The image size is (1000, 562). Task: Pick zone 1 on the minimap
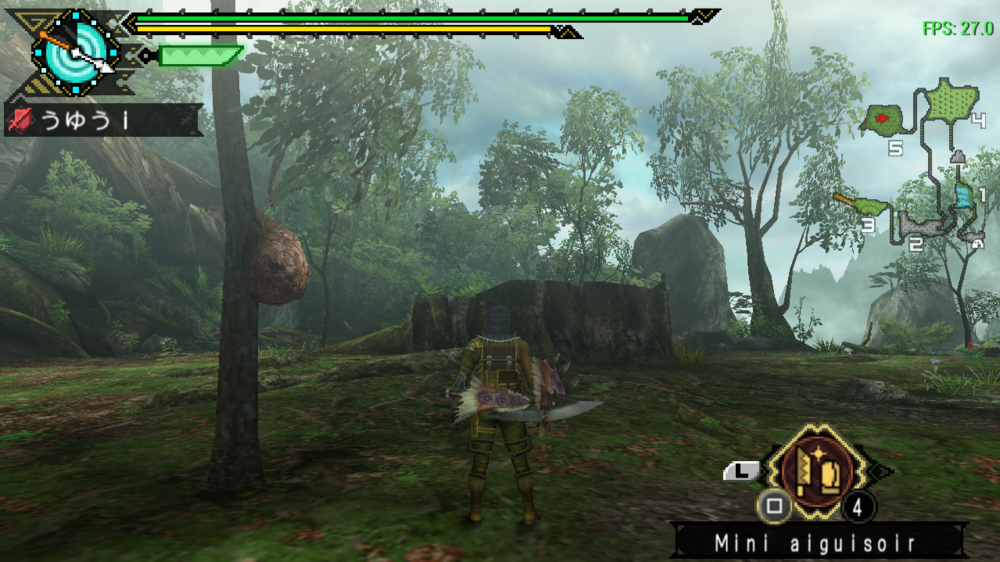(964, 196)
